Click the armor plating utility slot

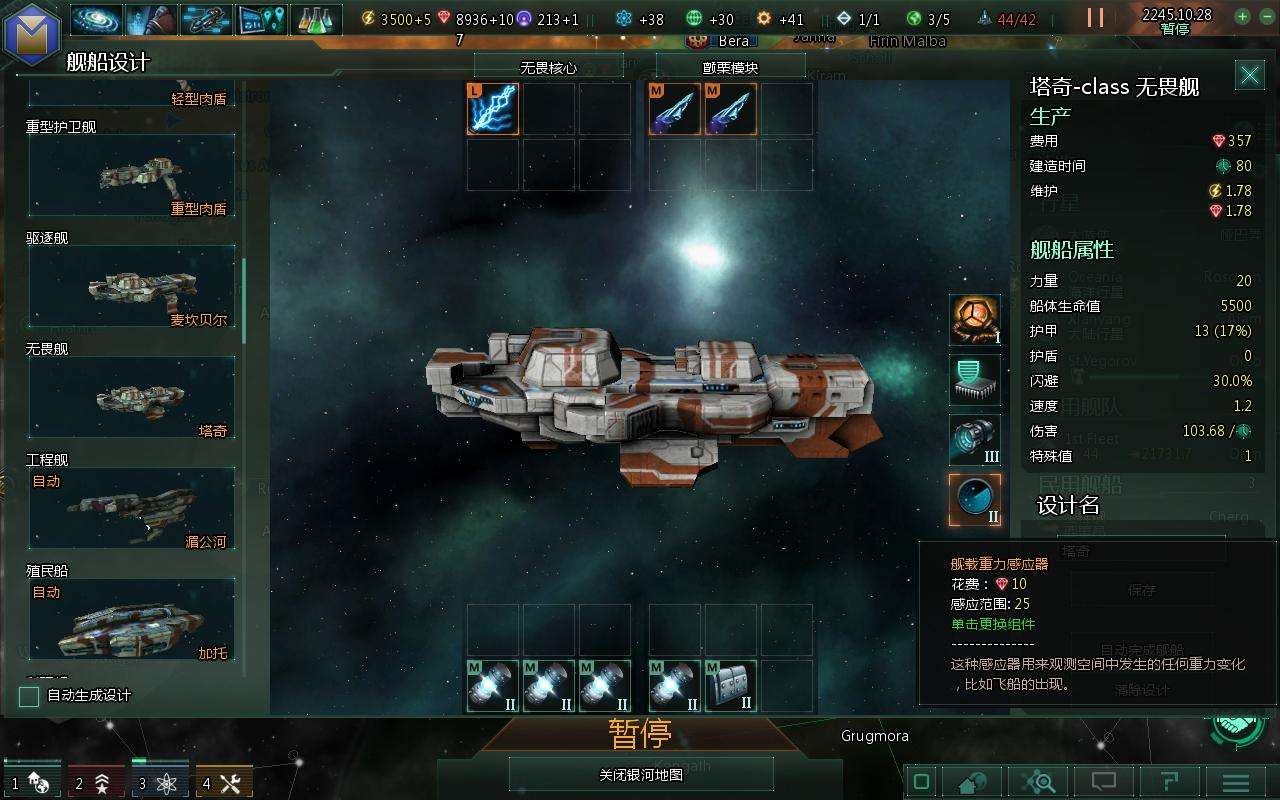pyautogui.click(x=731, y=686)
